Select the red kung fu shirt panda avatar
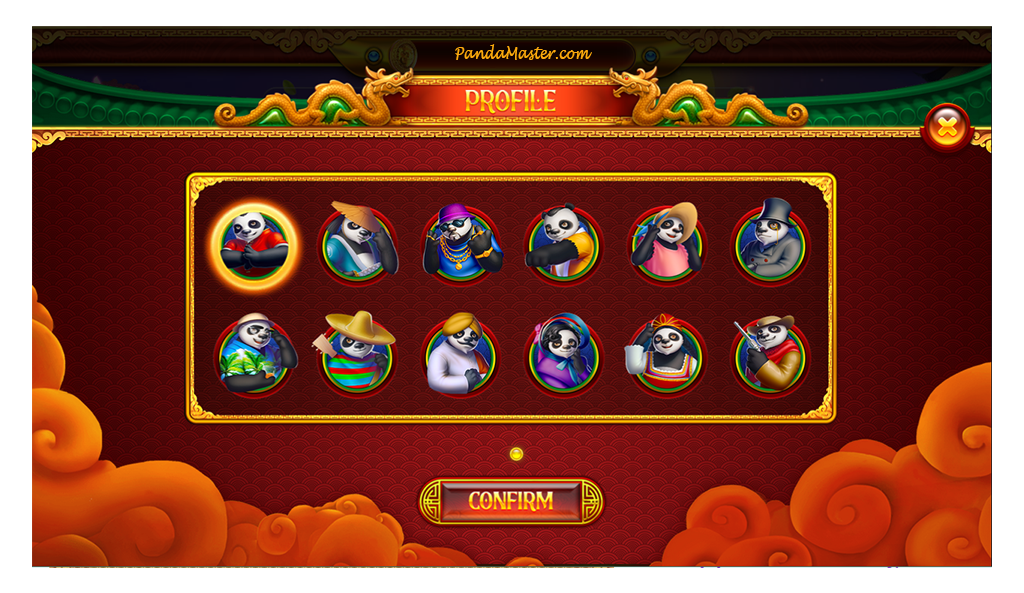The height and width of the screenshot is (593, 1024). tap(254, 245)
